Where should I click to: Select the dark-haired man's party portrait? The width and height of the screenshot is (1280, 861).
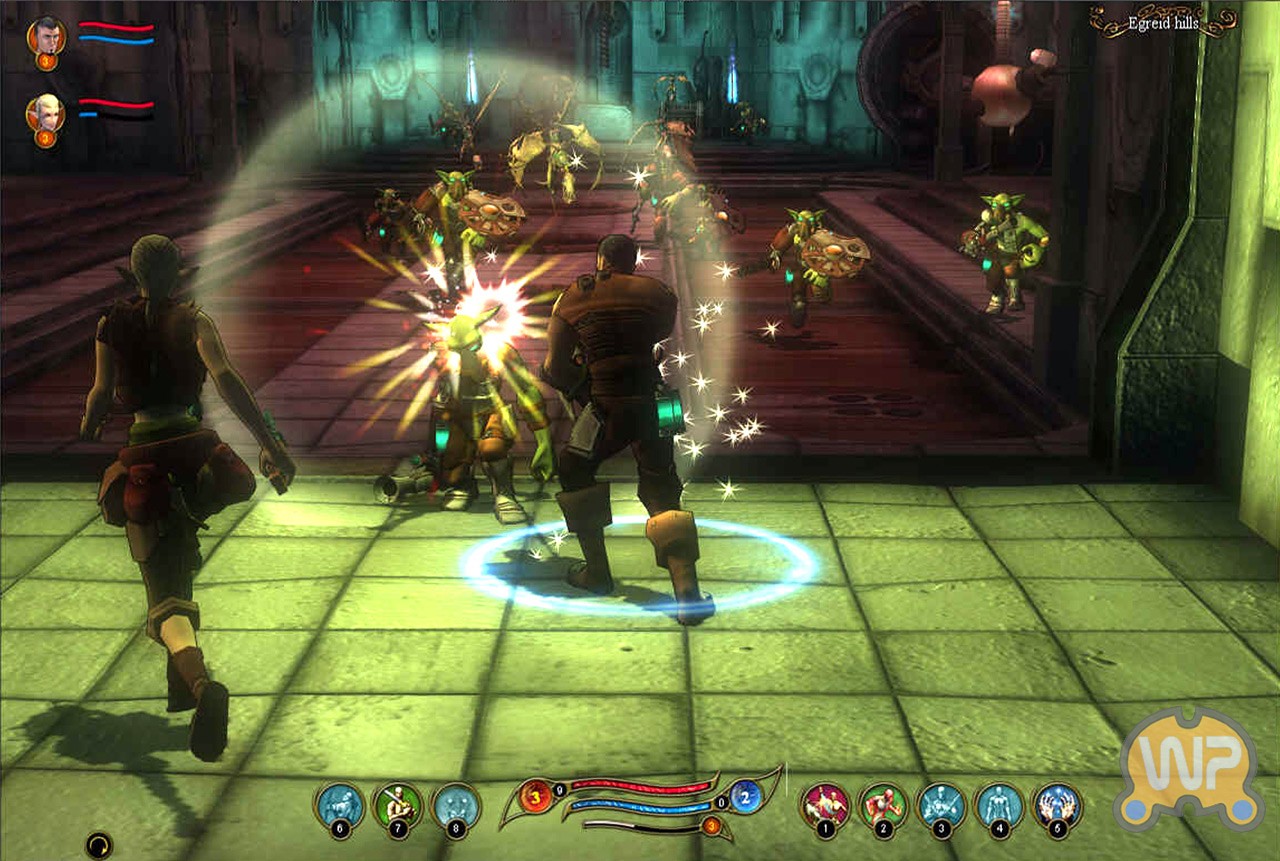point(46,37)
